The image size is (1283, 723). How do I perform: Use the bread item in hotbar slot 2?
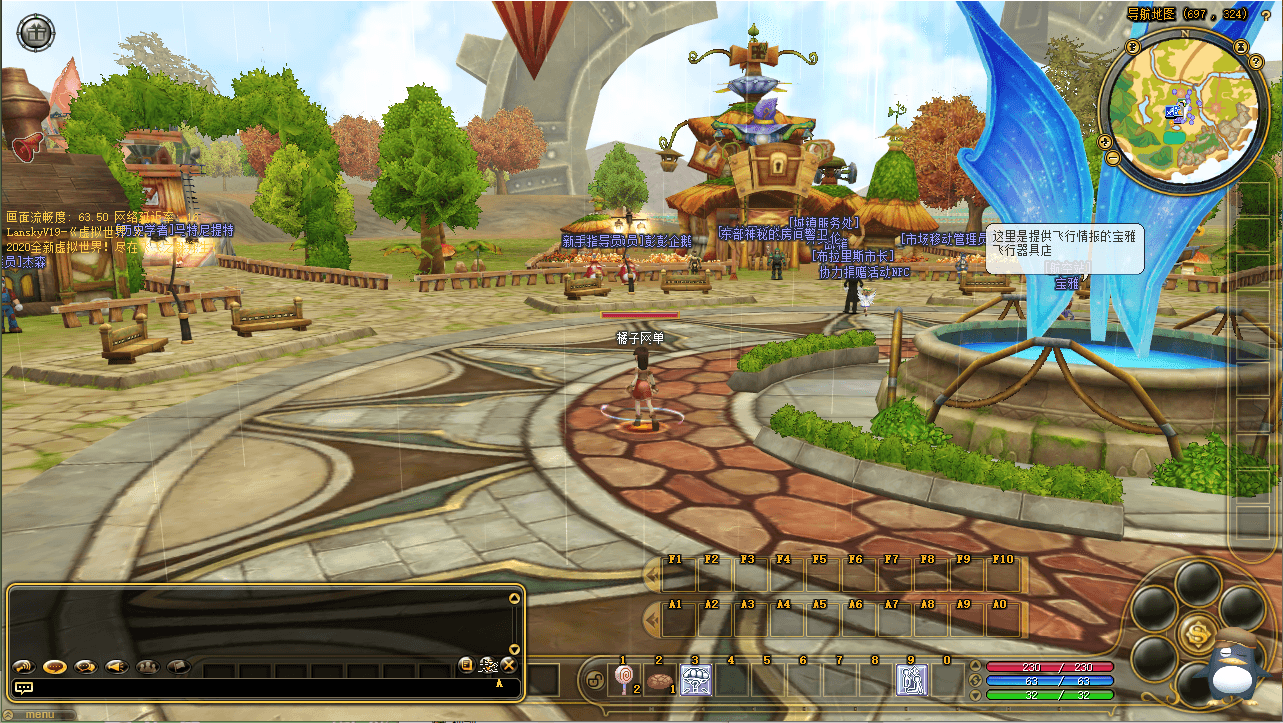pos(658,680)
